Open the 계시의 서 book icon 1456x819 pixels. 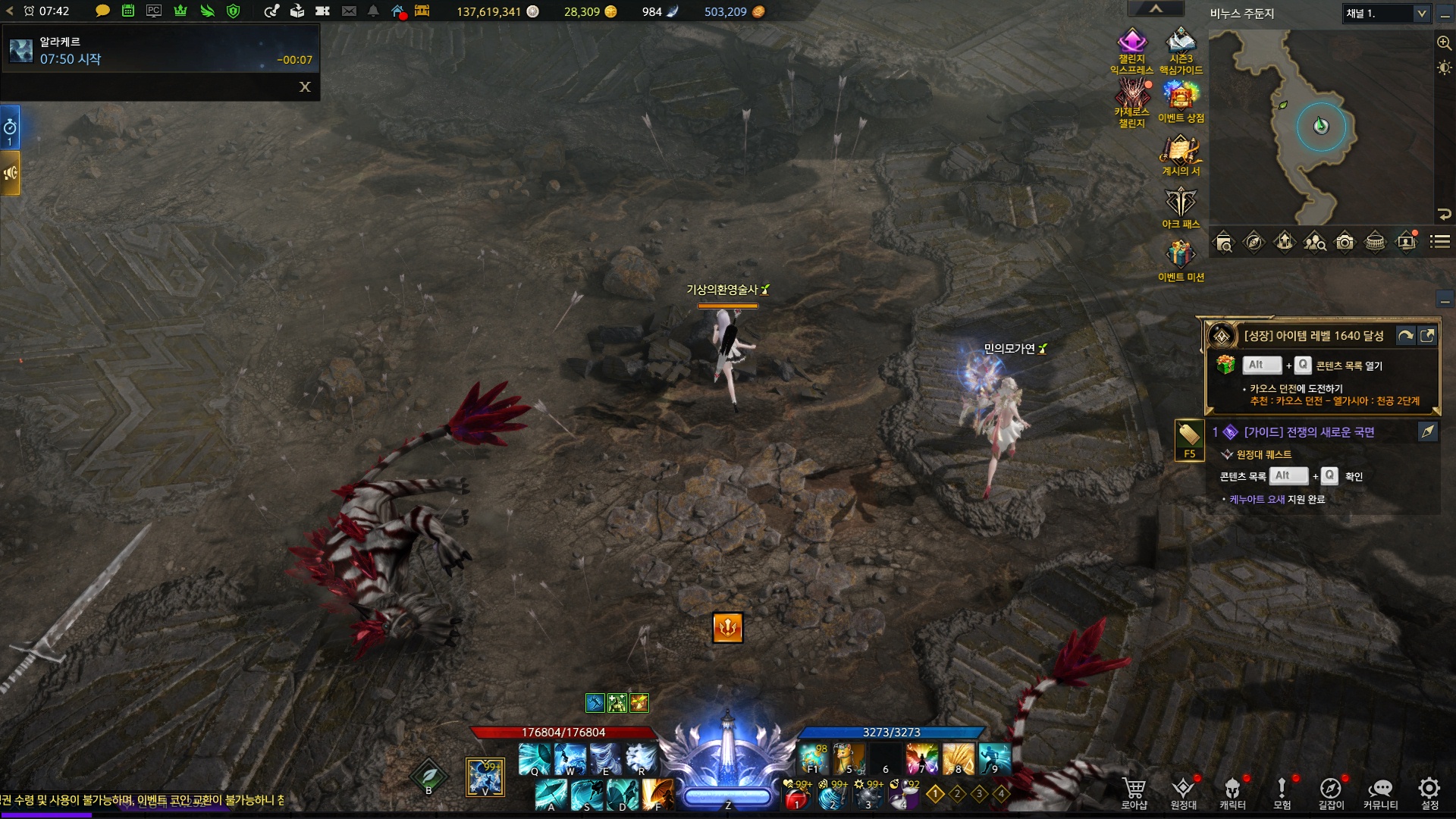(x=1181, y=151)
